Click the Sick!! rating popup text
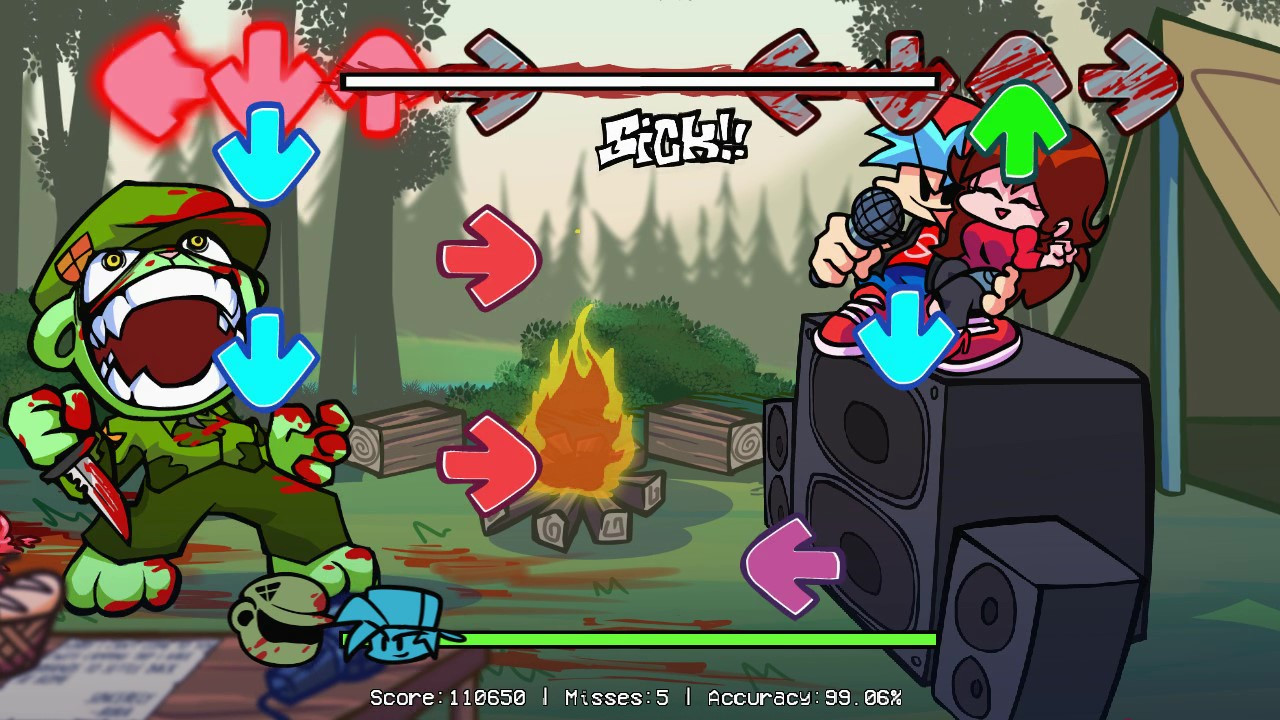Image resolution: width=1280 pixels, height=720 pixels. click(x=675, y=135)
